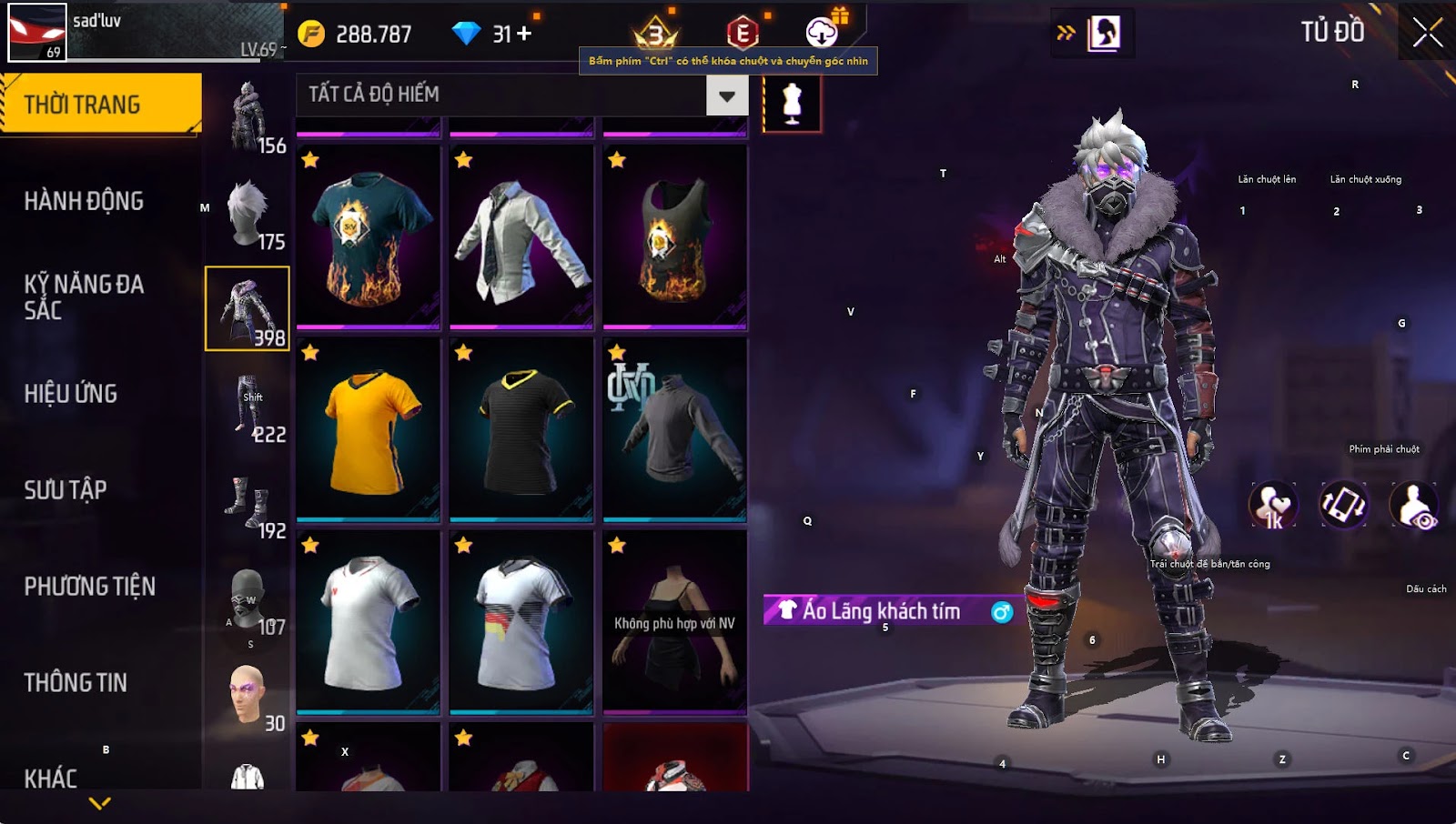The height and width of the screenshot is (824, 1456).
Task: Equip the yellow v-neck t-shirt
Action: (x=369, y=429)
